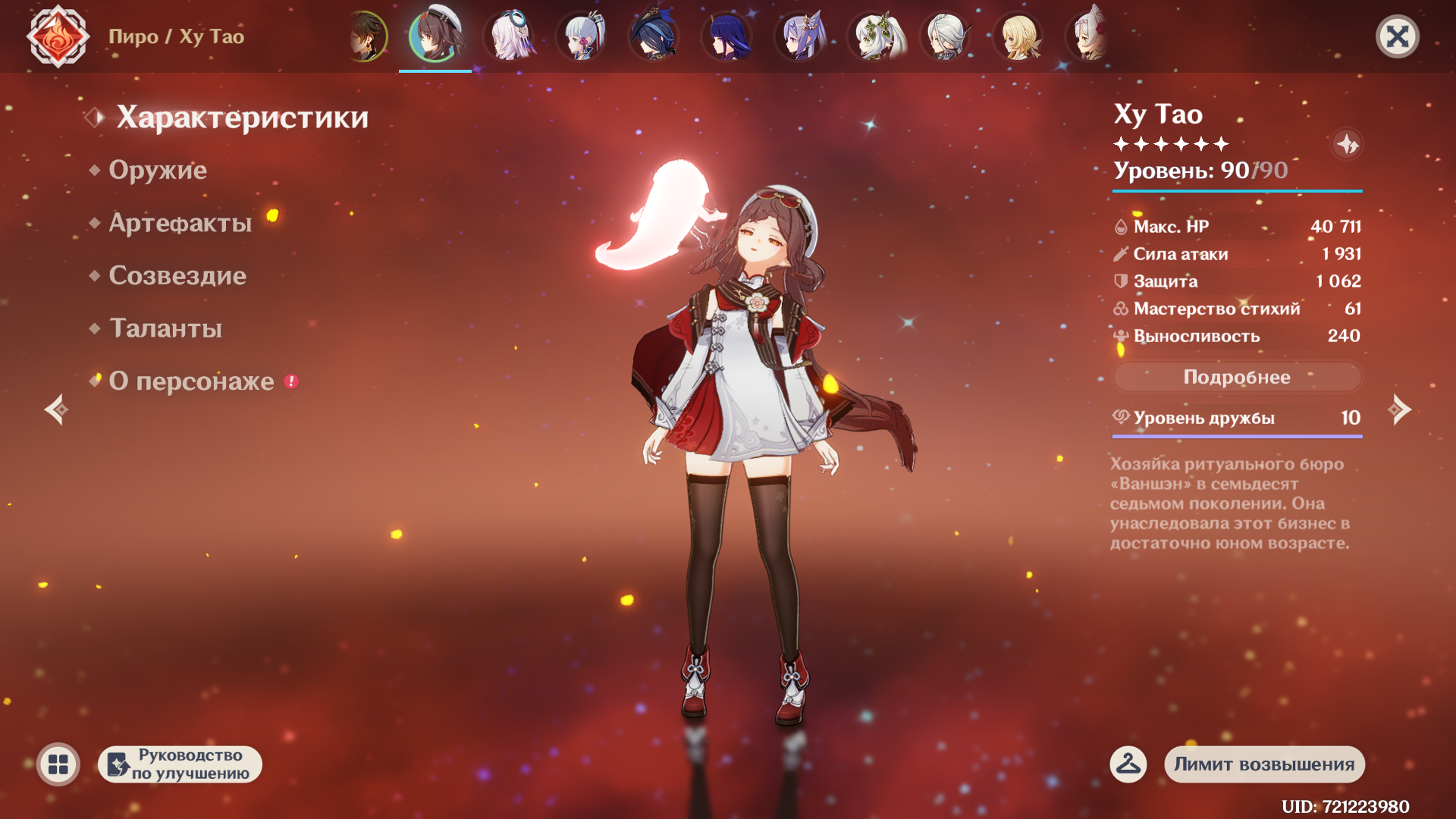Show the О персонаже profile section
Image resolution: width=1456 pixels, height=819 pixels.
tap(192, 381)
